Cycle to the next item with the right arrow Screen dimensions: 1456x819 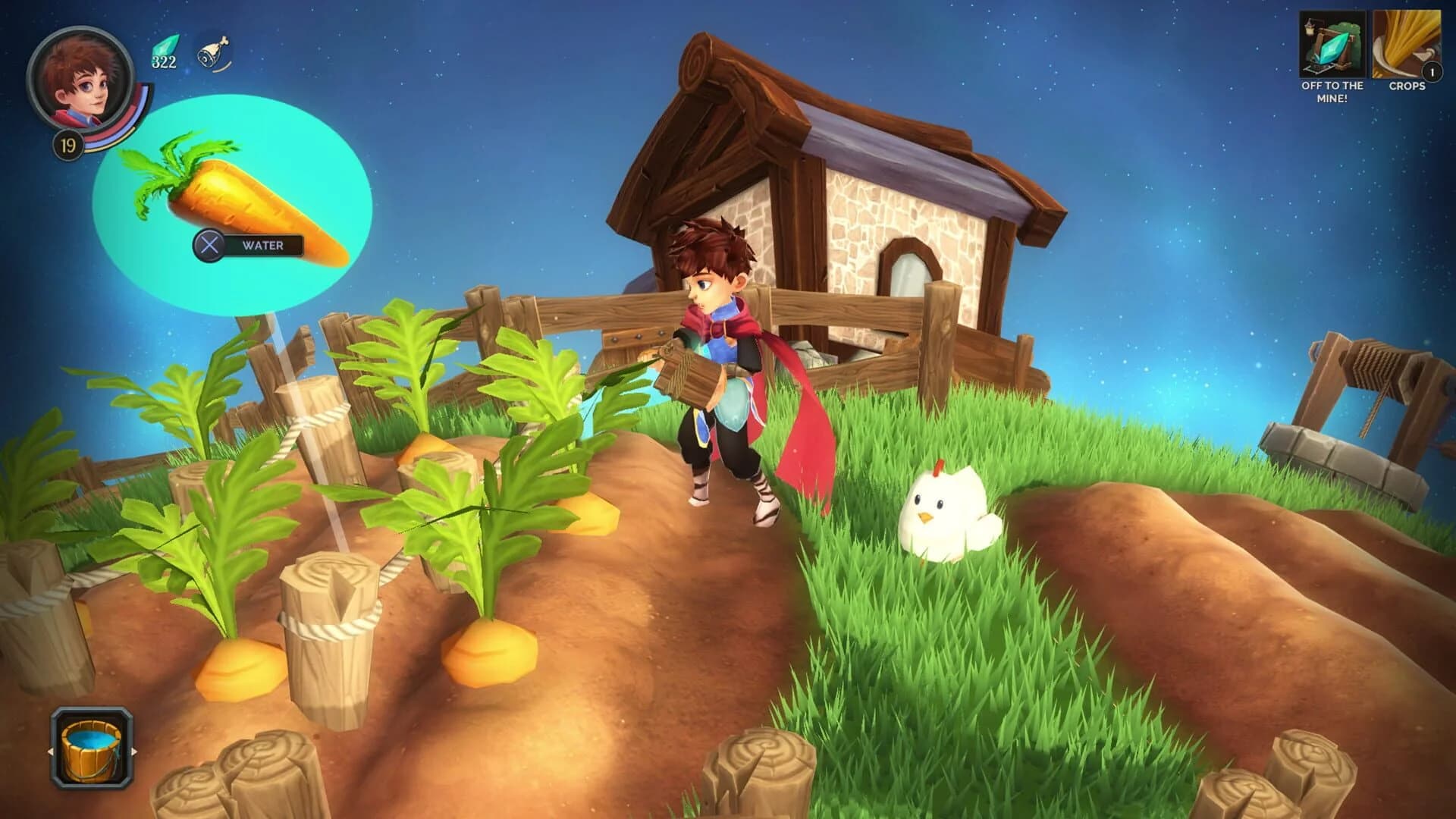pos(133,751)
